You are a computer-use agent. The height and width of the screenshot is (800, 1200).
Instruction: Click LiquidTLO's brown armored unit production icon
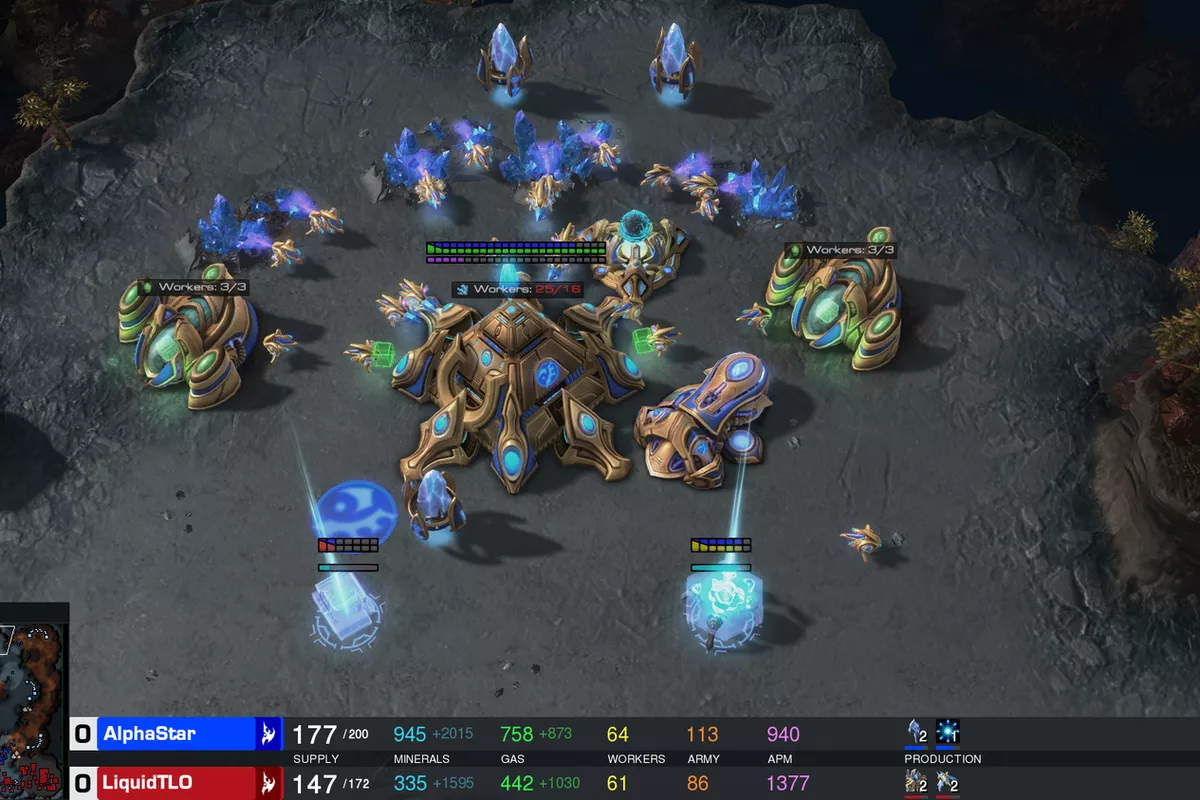915,782
